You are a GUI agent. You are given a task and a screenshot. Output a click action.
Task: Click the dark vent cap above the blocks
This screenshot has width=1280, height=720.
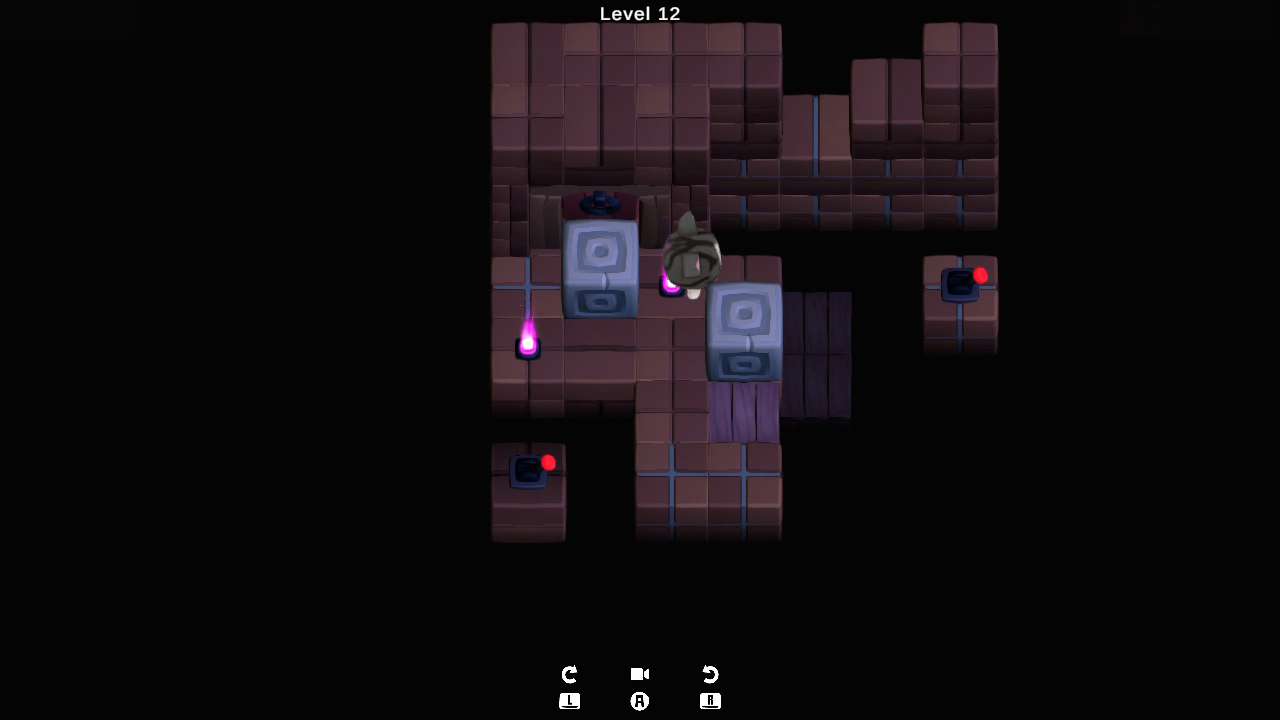pyautogui.click(x=600, y=203)
